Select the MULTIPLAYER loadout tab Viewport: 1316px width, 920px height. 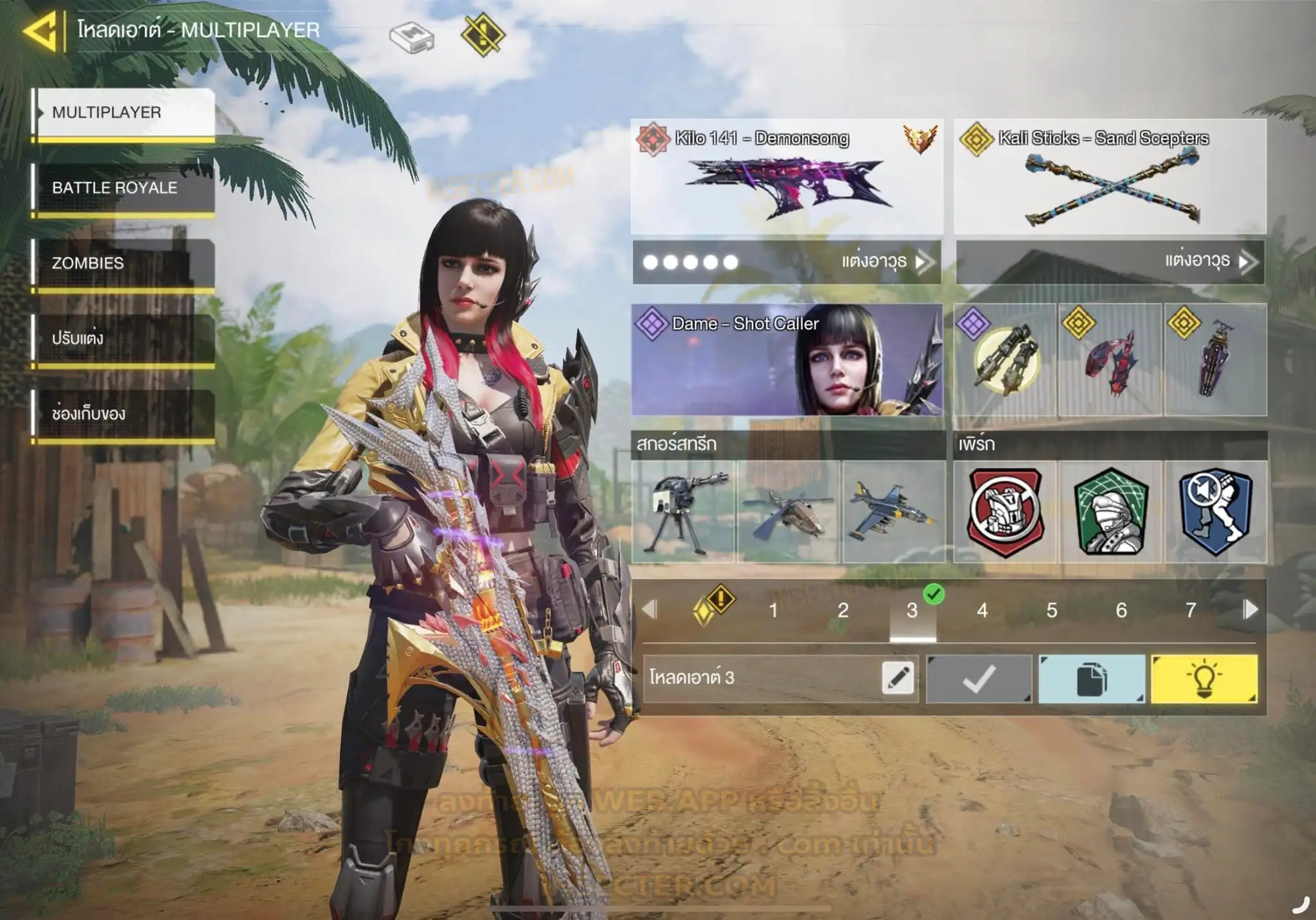point(123,113)
